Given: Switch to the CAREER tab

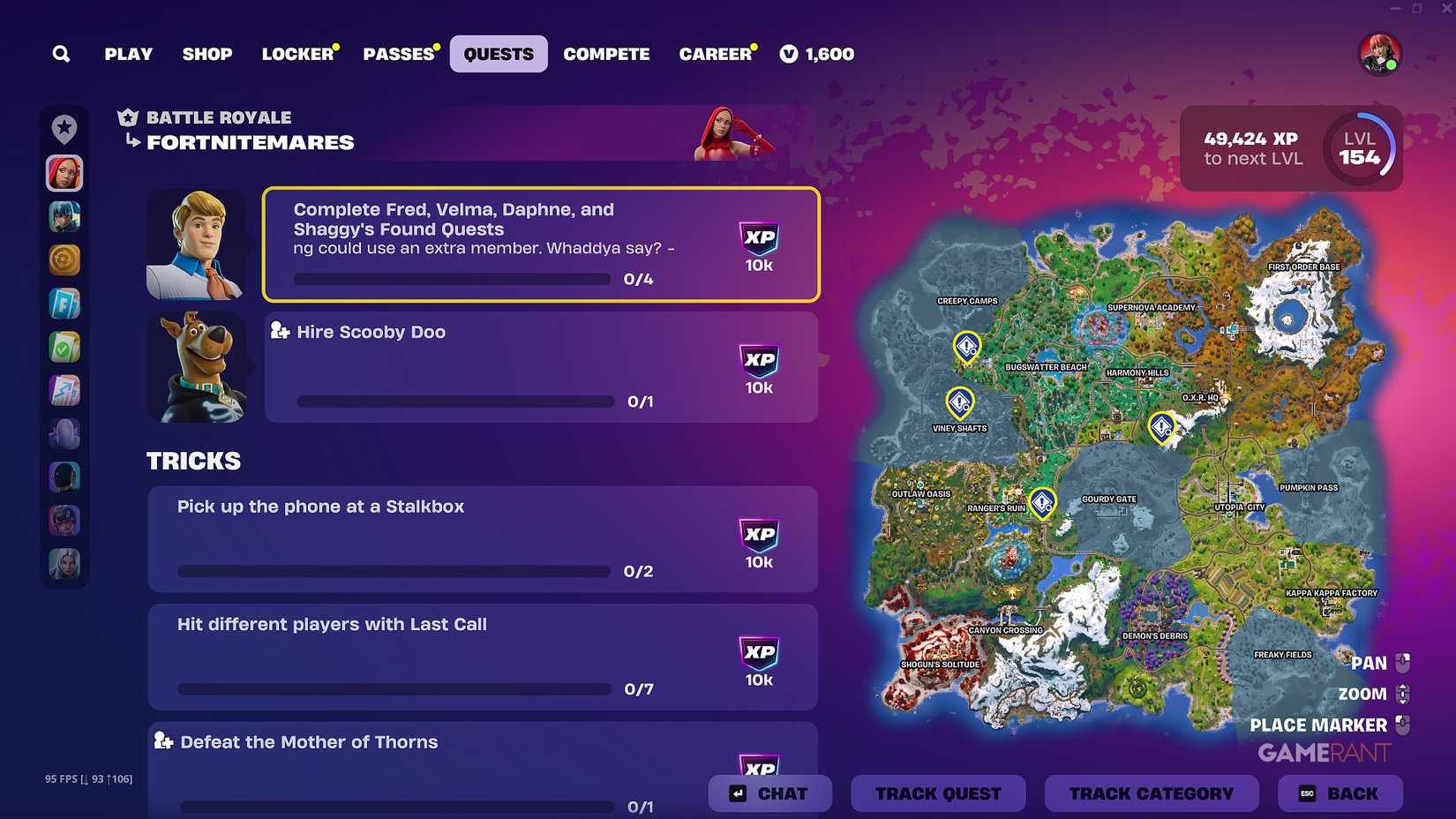Looking at the screenshot, I should [x=716, y=54].
